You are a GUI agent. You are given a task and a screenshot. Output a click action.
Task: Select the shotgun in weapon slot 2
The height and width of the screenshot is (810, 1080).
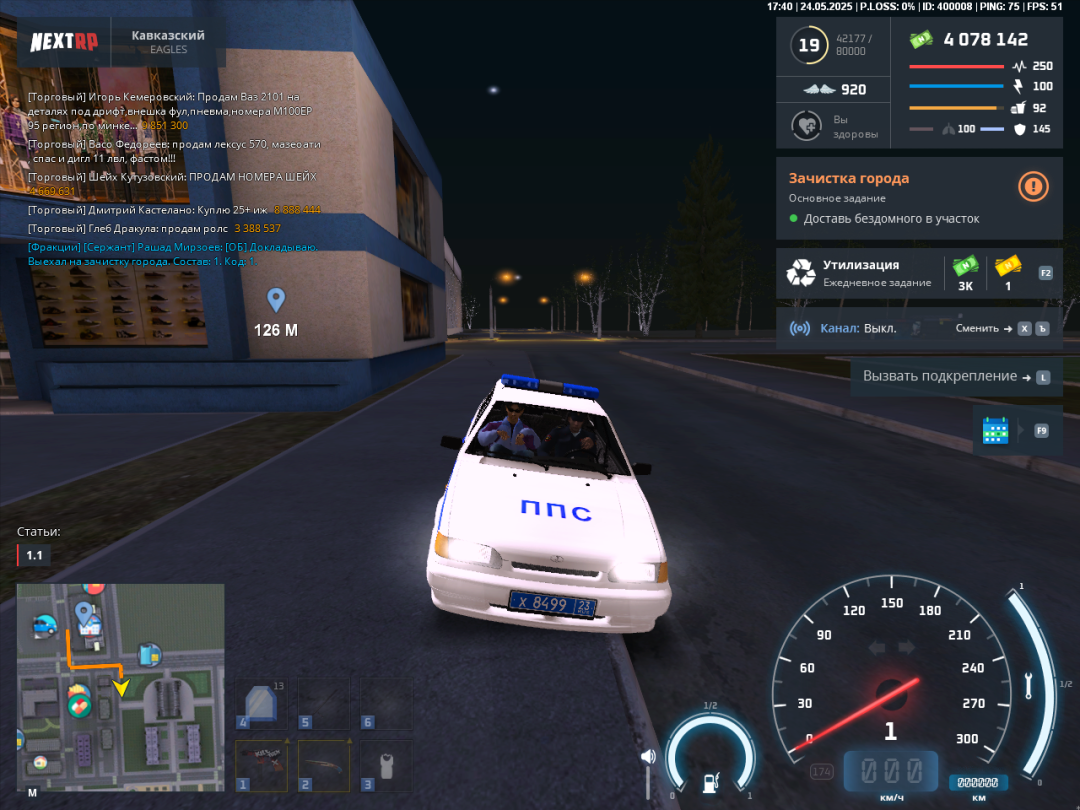(x=325, y=767)
